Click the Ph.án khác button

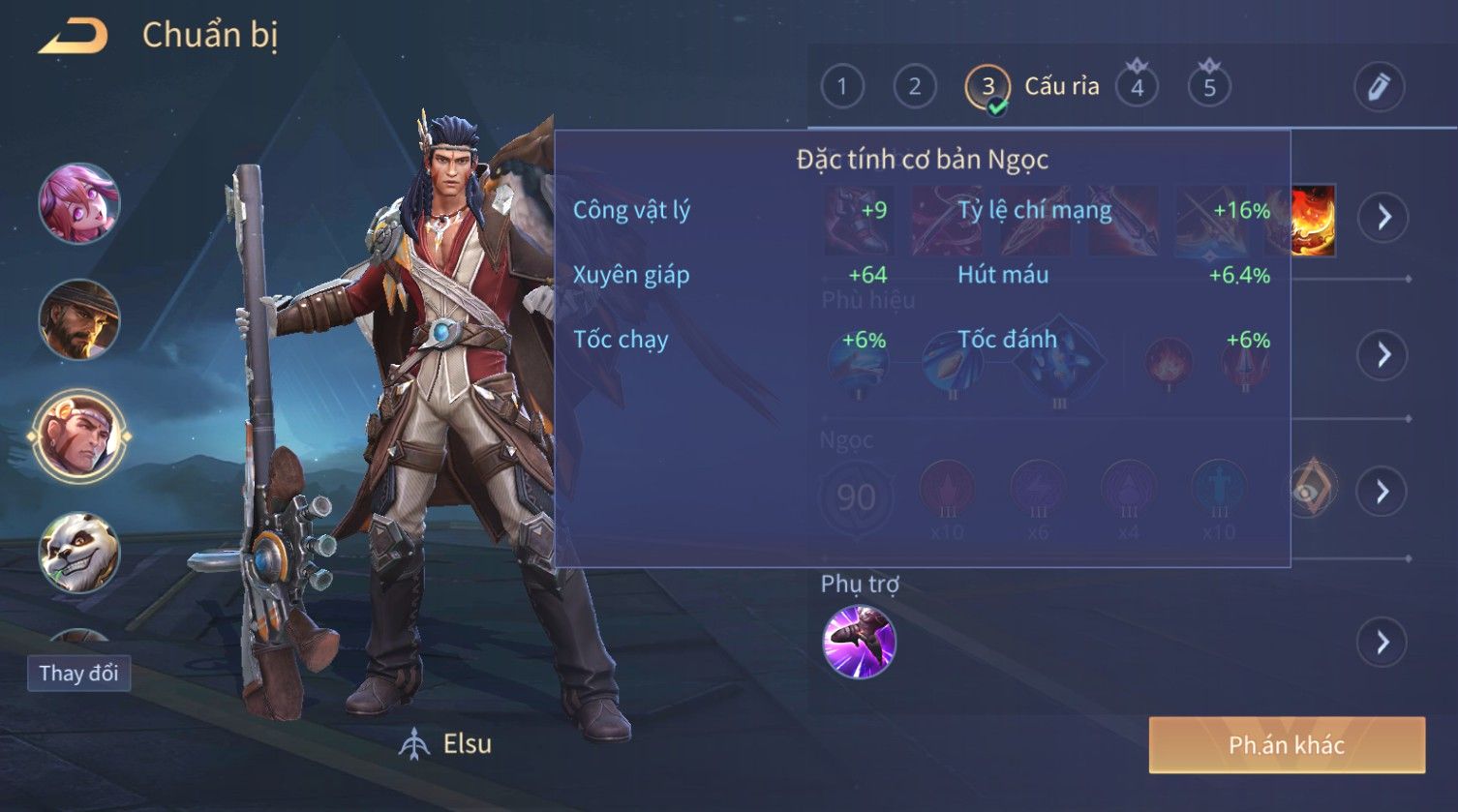[1287, 745]
